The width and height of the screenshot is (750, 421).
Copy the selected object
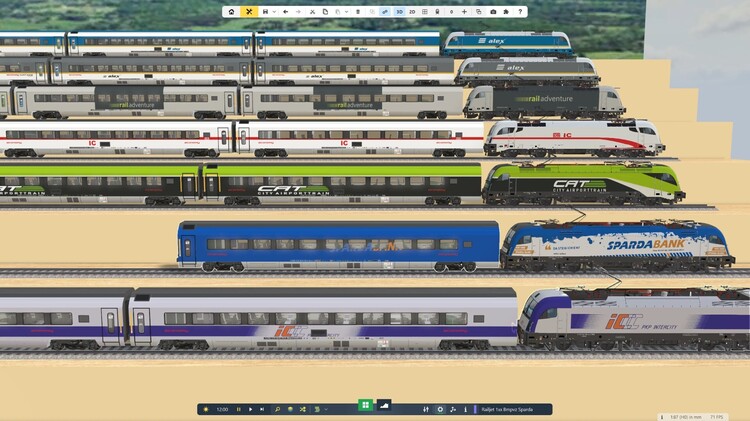(325, 12)
